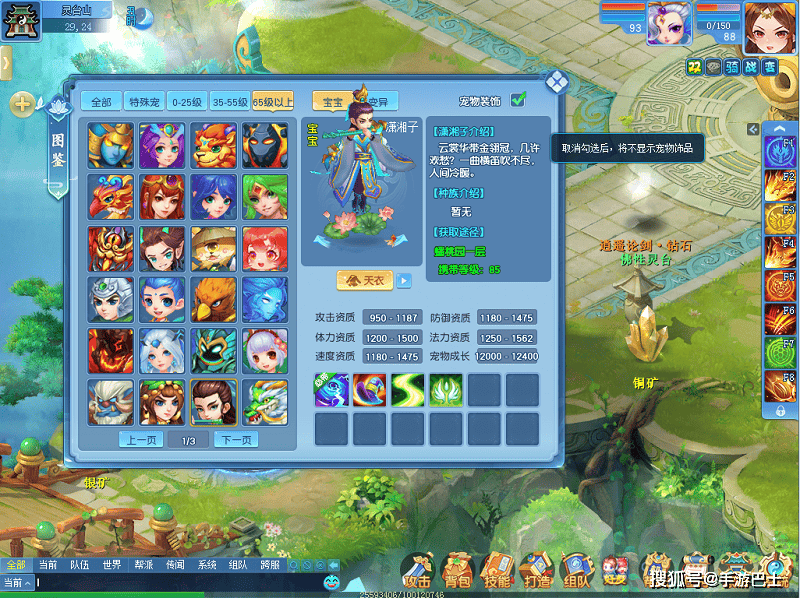Click the 天衣 costume button
Screen dimensions: 800x598
click(365, 281)
